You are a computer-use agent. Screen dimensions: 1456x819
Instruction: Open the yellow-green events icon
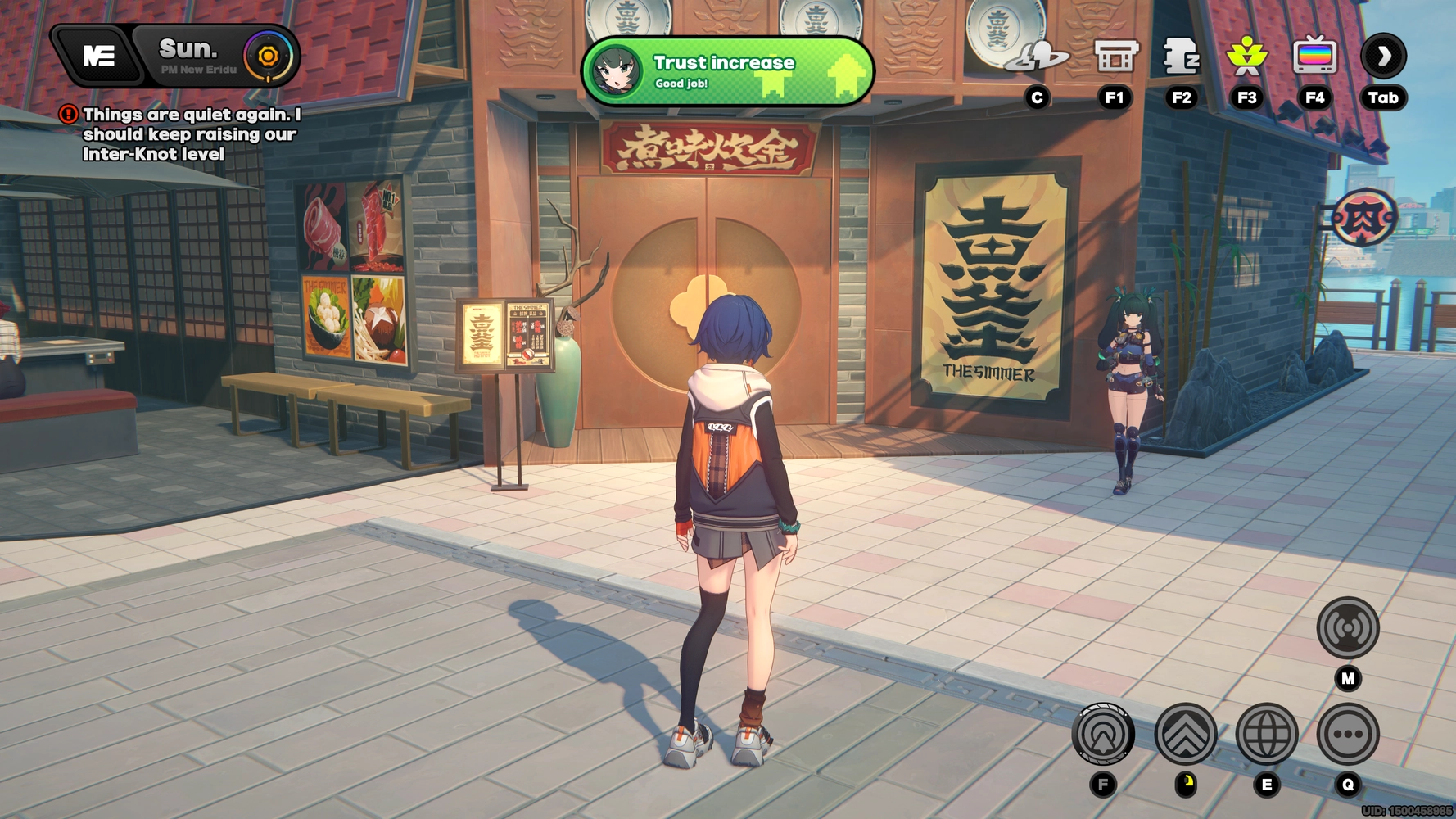coord(1246,56)
